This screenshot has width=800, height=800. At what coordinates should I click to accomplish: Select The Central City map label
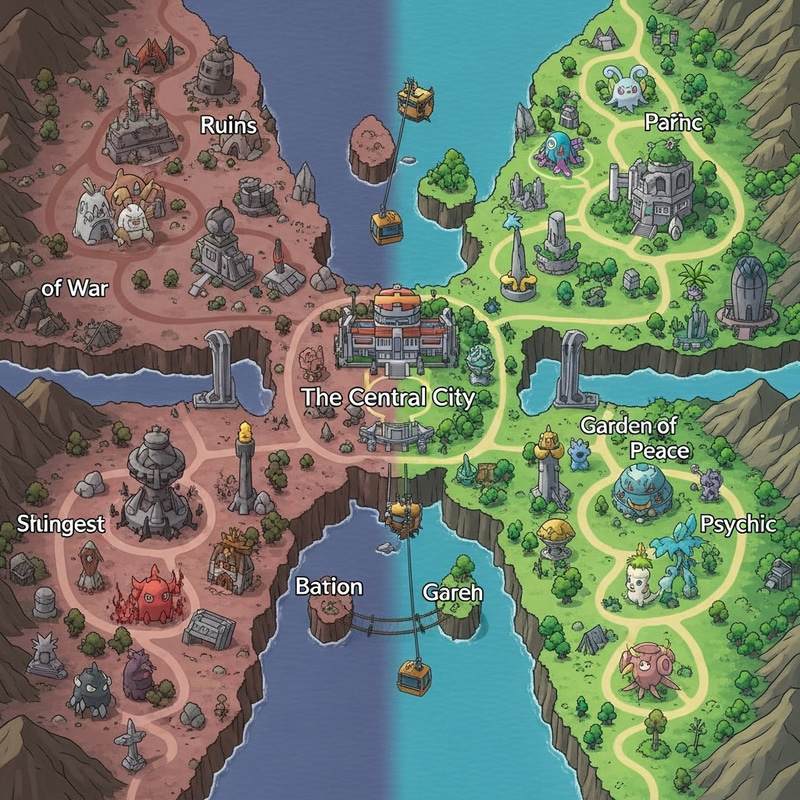[388, 397]
